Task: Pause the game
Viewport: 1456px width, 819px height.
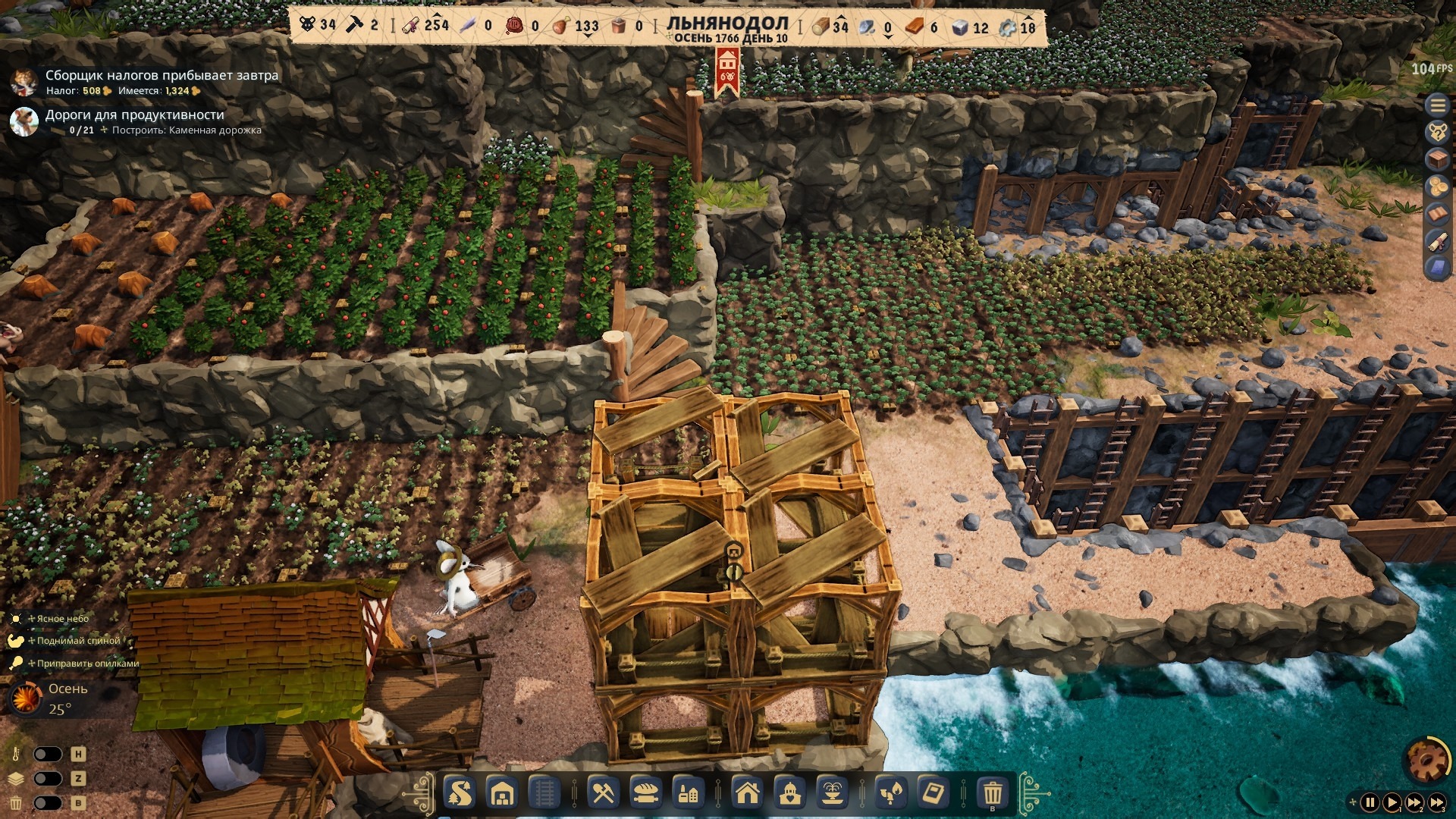Action: 1370,802
